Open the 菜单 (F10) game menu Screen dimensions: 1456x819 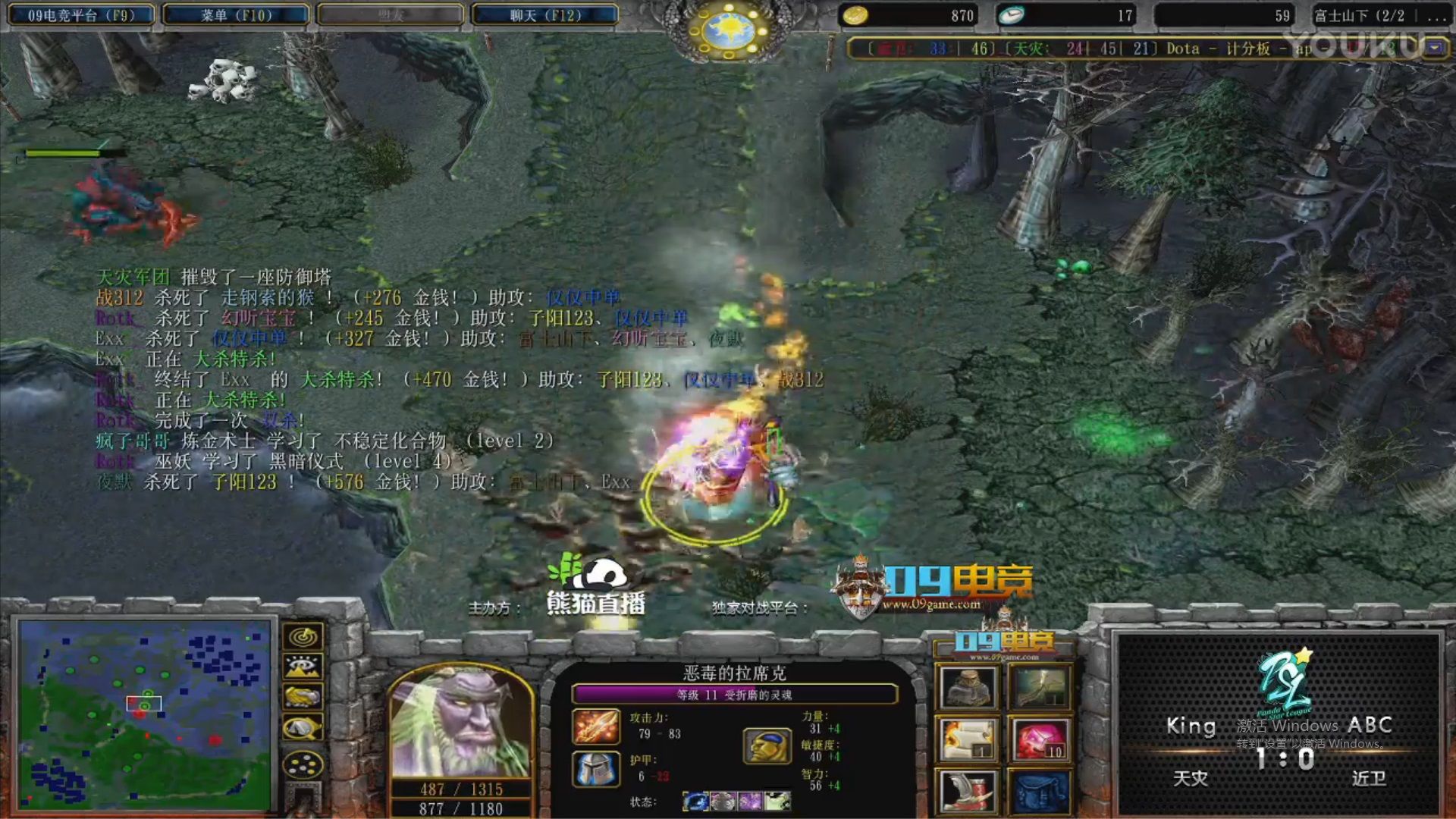(236, 15)
